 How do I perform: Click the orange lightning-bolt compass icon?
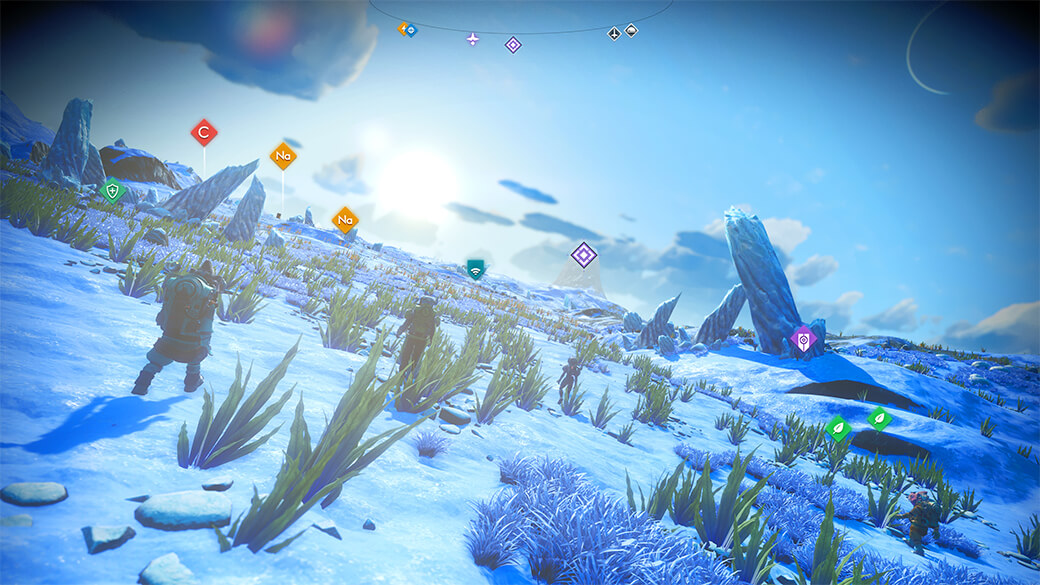[x=403, y=29]
